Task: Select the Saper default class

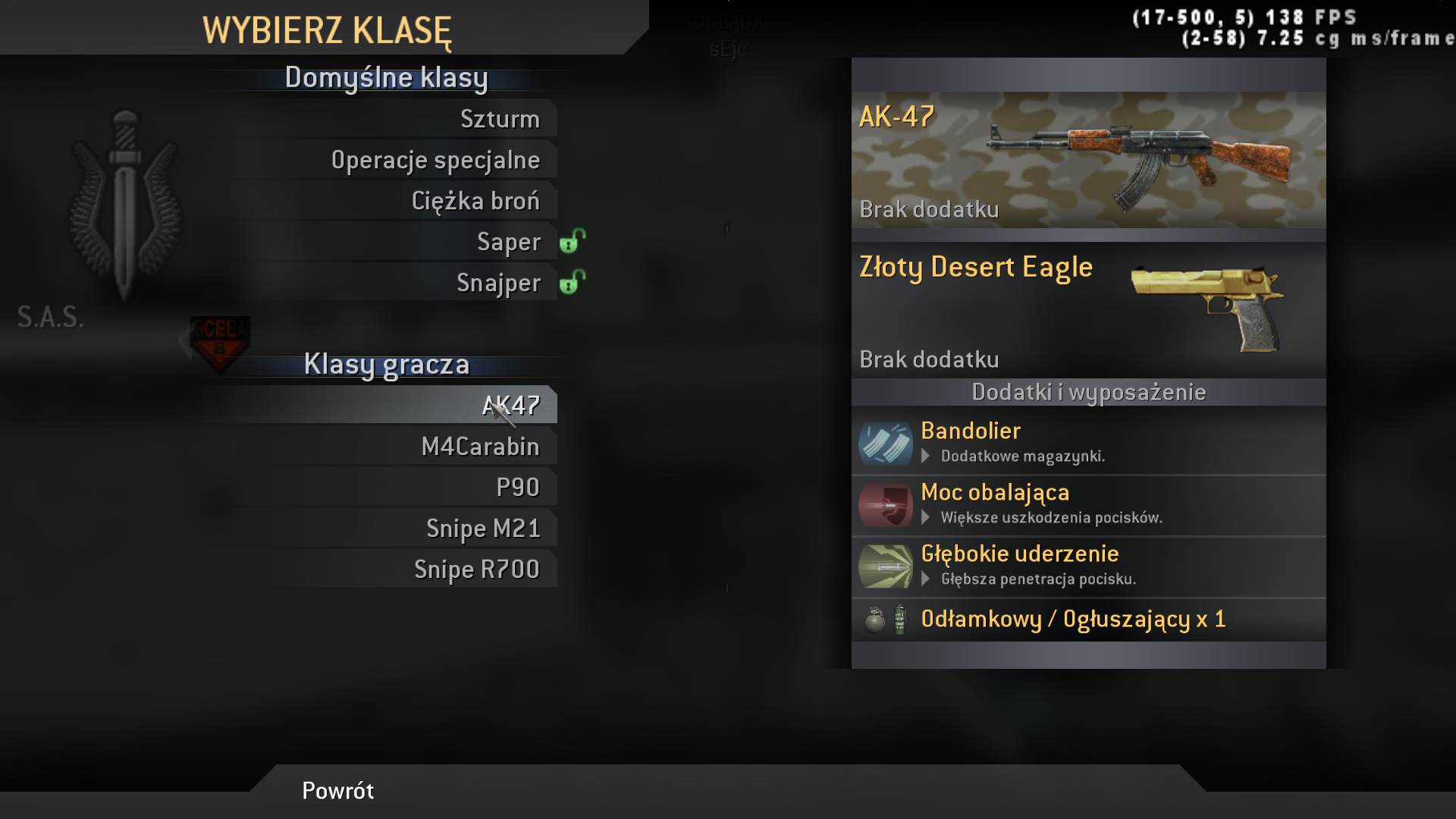Action: (508, 241)
